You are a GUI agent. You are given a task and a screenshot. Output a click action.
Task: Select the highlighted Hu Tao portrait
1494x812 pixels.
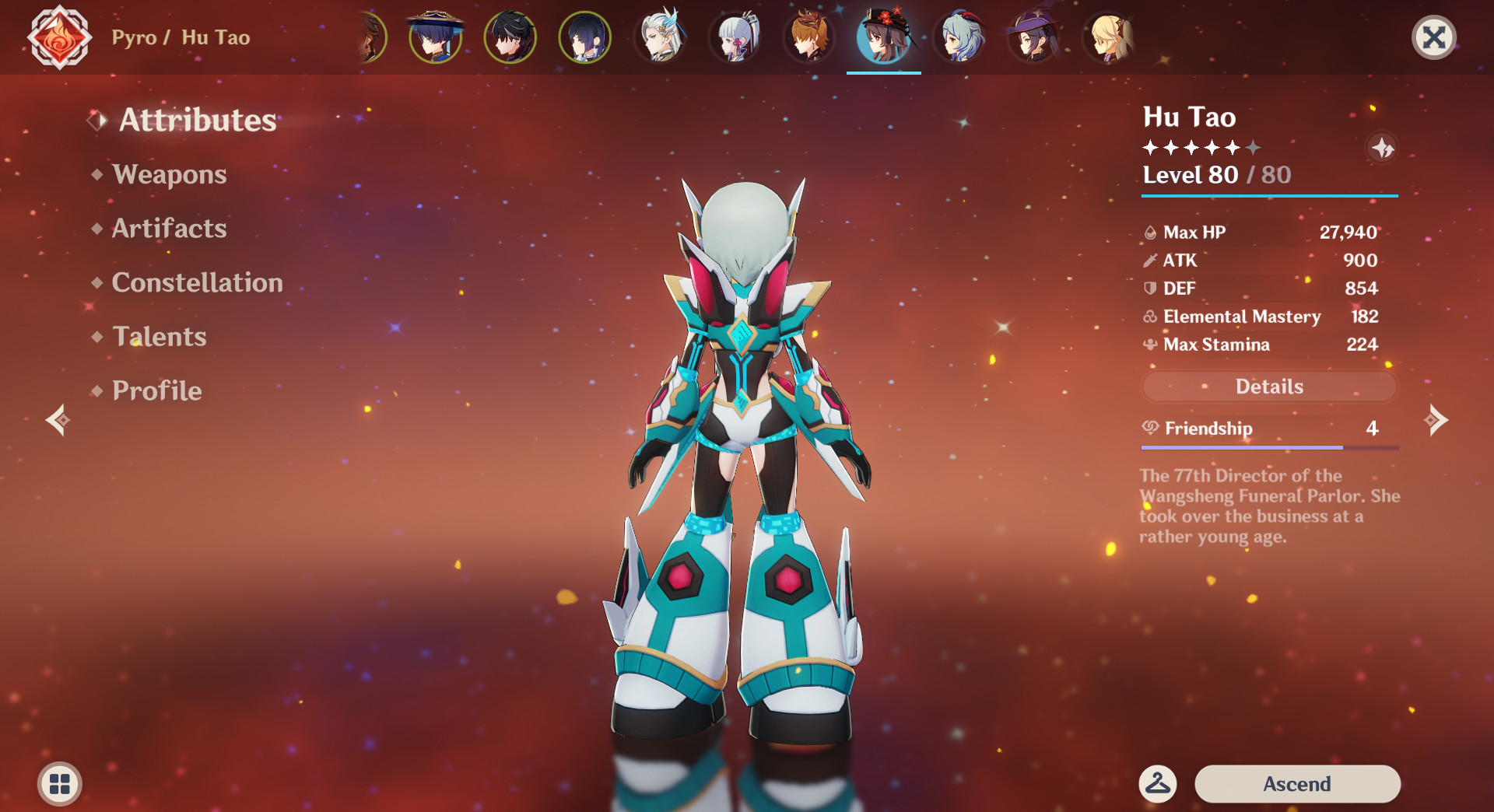tap(883, 37)
